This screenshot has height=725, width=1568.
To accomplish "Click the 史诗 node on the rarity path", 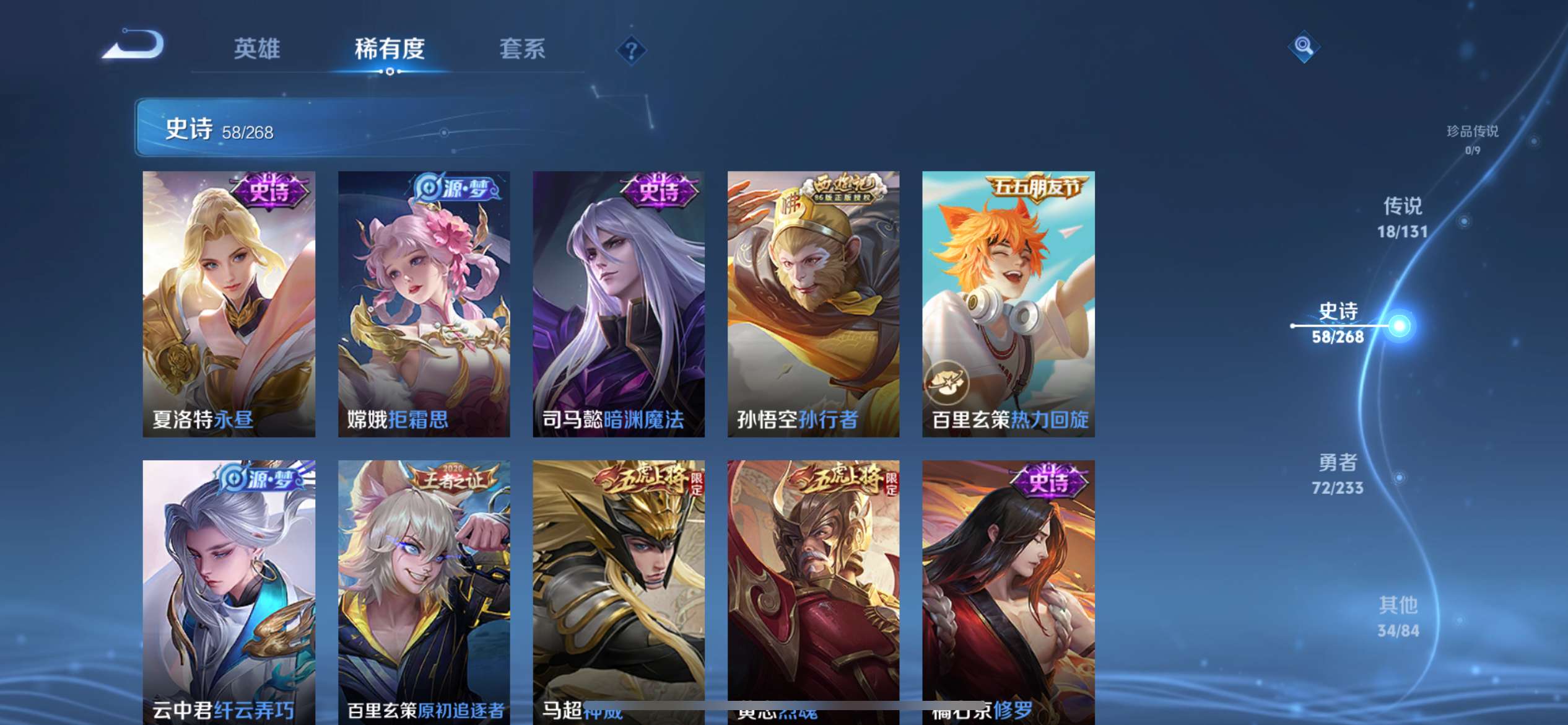I will (1339, 322).
